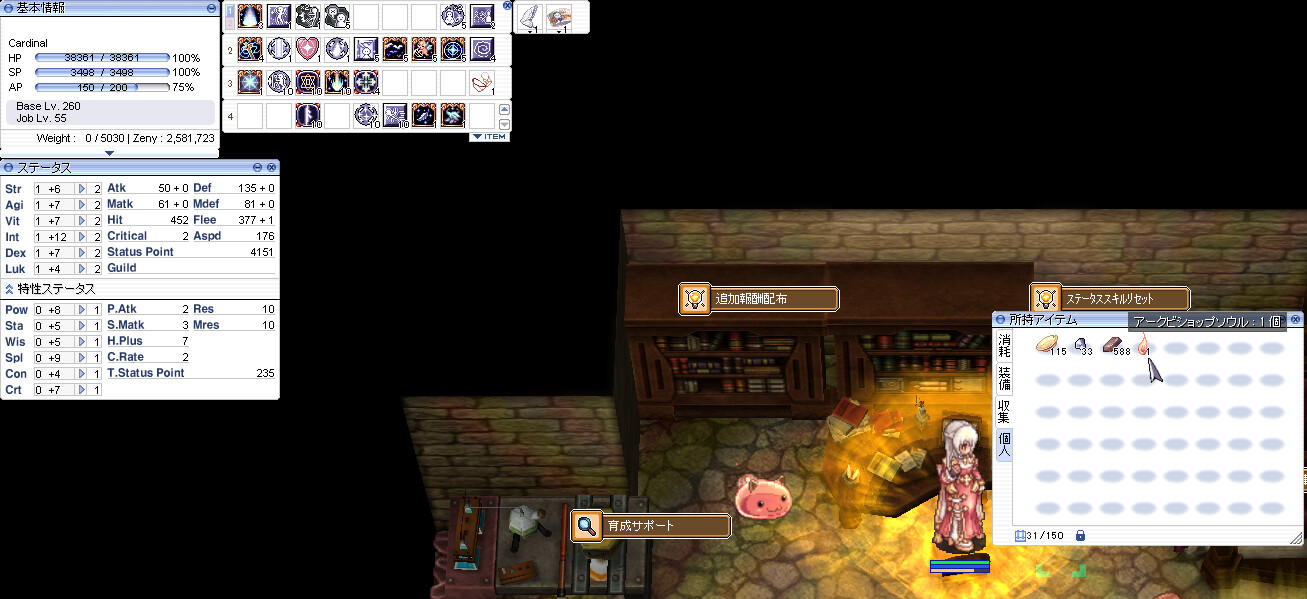Toggle the inventory lock icon
Screen dimensions: 1307x599
click(1080, 536)
